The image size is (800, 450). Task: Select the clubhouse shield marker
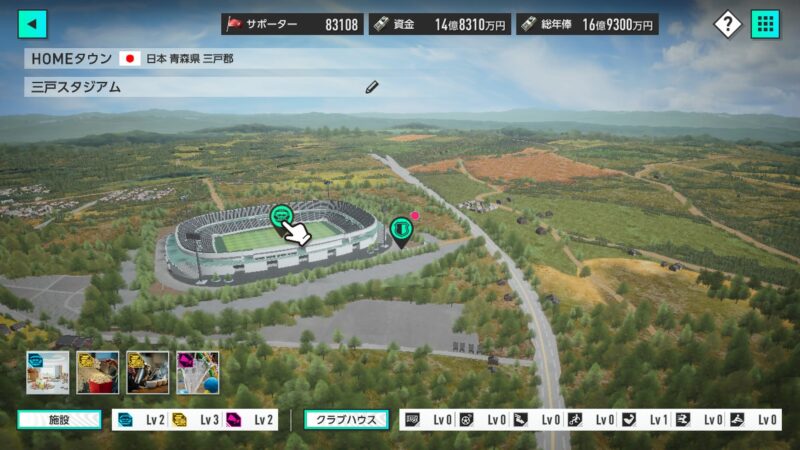pos(401,230)
